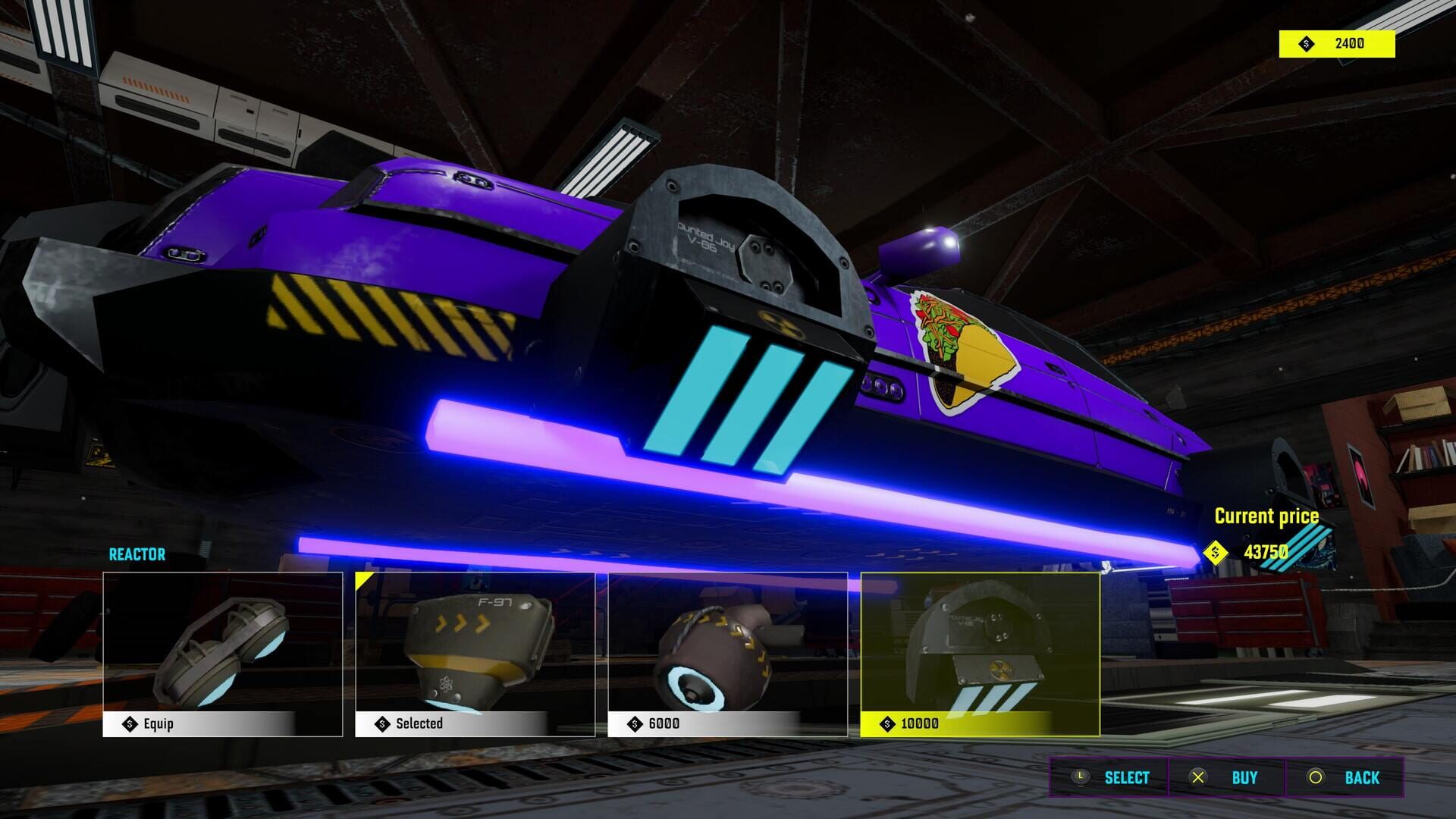
Task: Click the SELECT prompt at the bottom
Action: 1128,777
